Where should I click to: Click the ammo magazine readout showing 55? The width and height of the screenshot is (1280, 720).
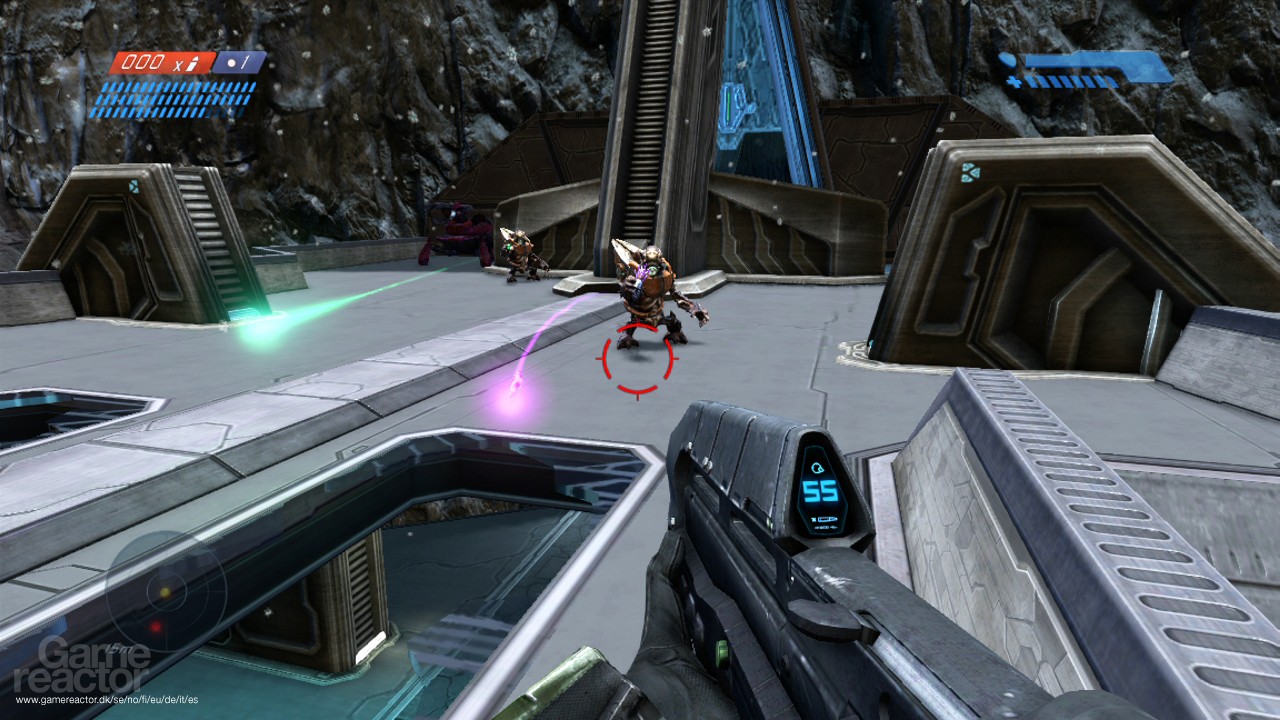coord(820,490)
